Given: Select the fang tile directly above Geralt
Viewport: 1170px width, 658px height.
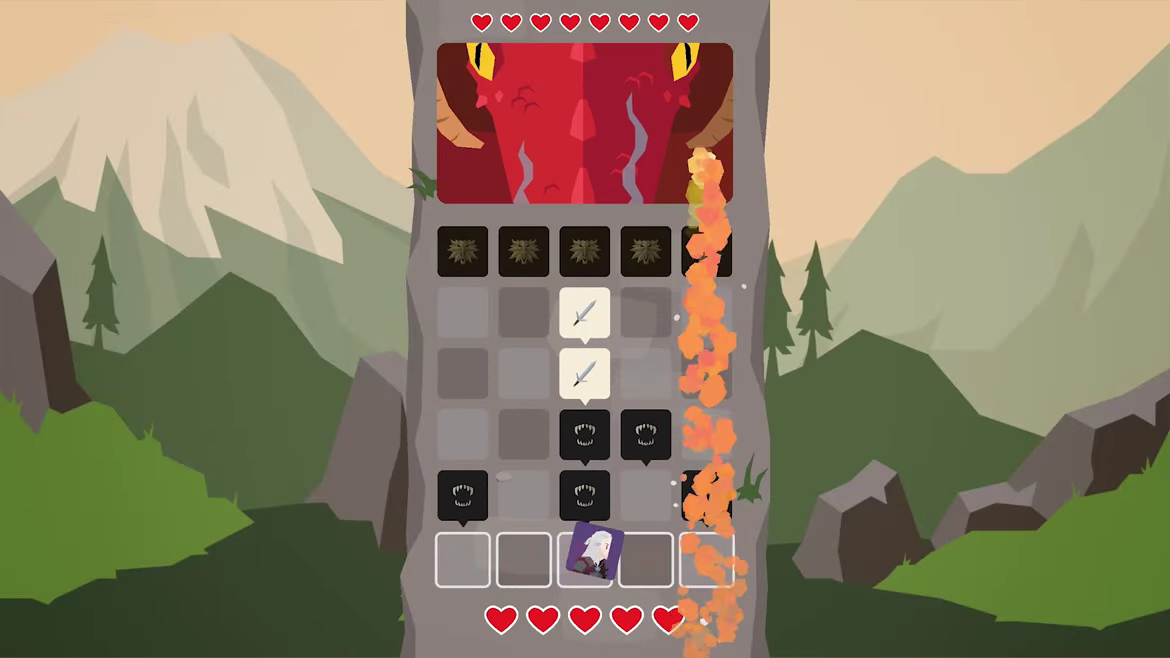Looking at the screenshot, I should [585, 495].
